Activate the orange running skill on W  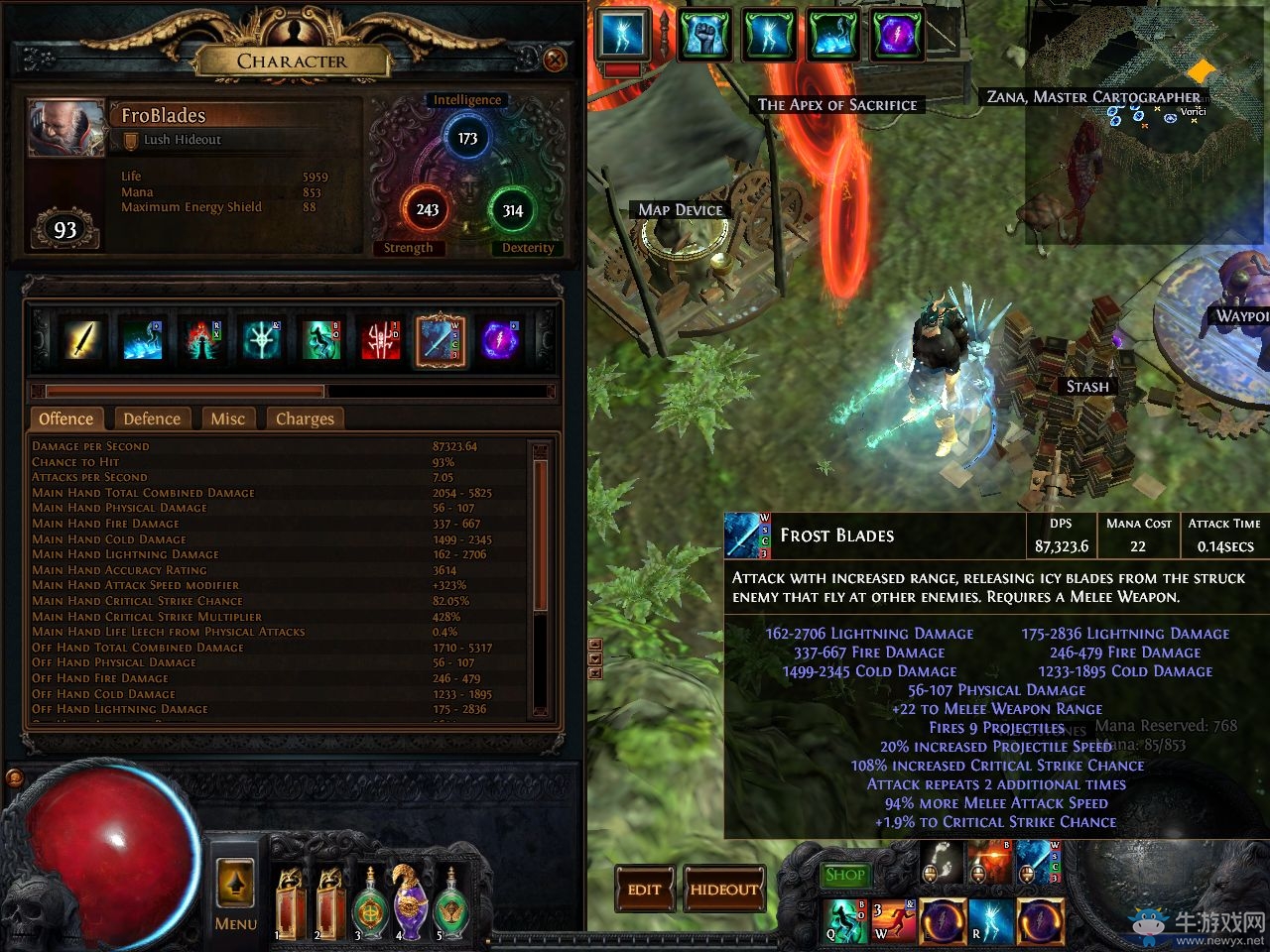pos(894,918)
